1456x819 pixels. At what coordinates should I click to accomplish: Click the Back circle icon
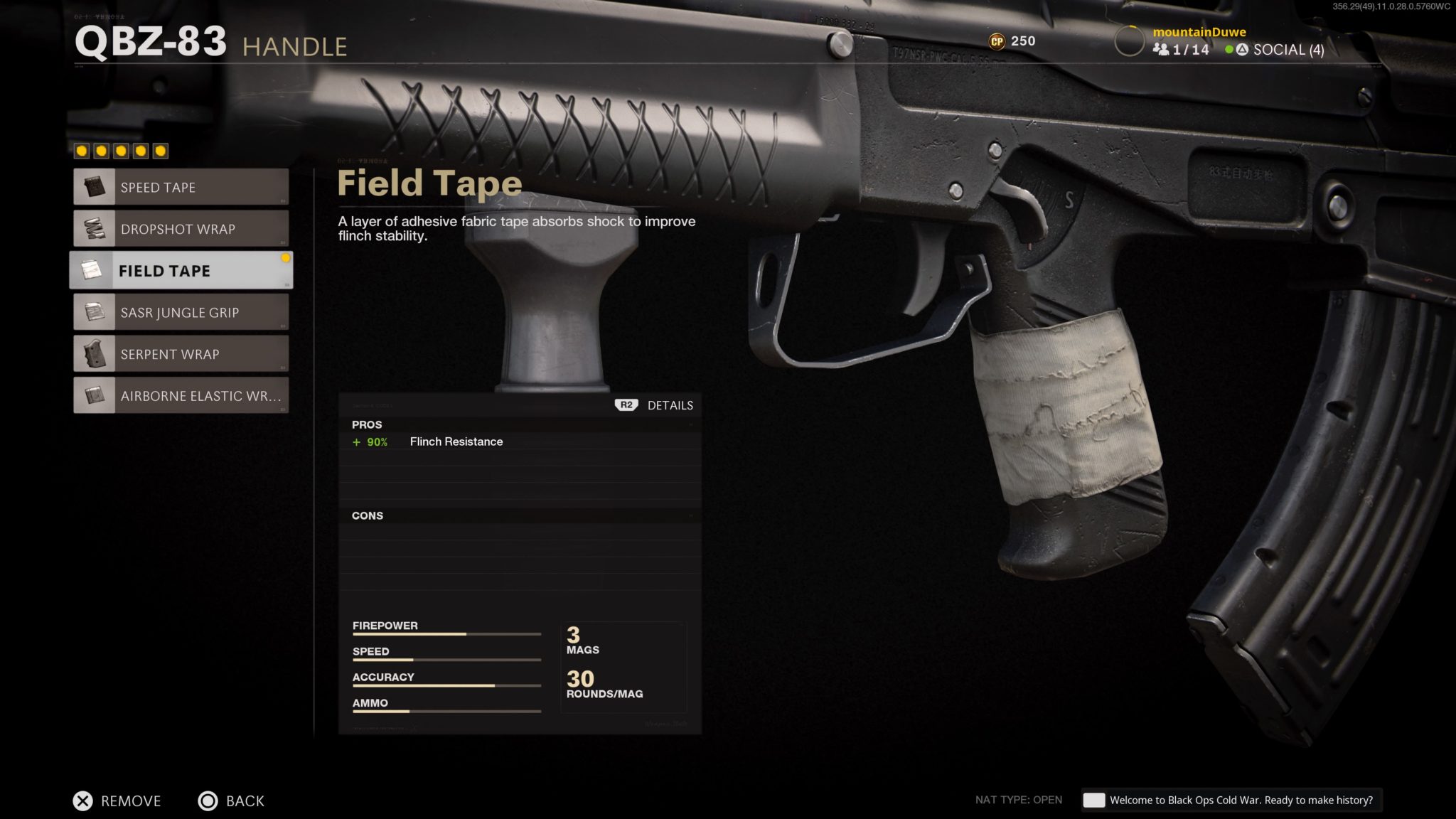coord(208,801)
